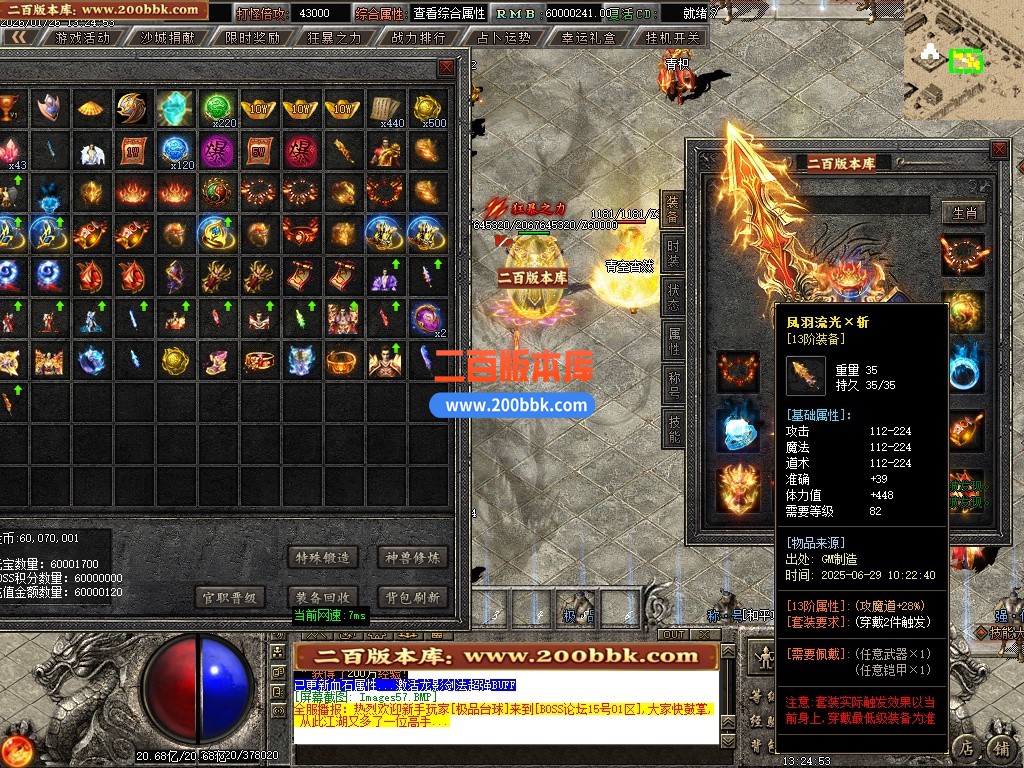Click the 官职晋级 rank promotion button
Image resolution: width=1024 pixels, height=768 pixels.
230,597
